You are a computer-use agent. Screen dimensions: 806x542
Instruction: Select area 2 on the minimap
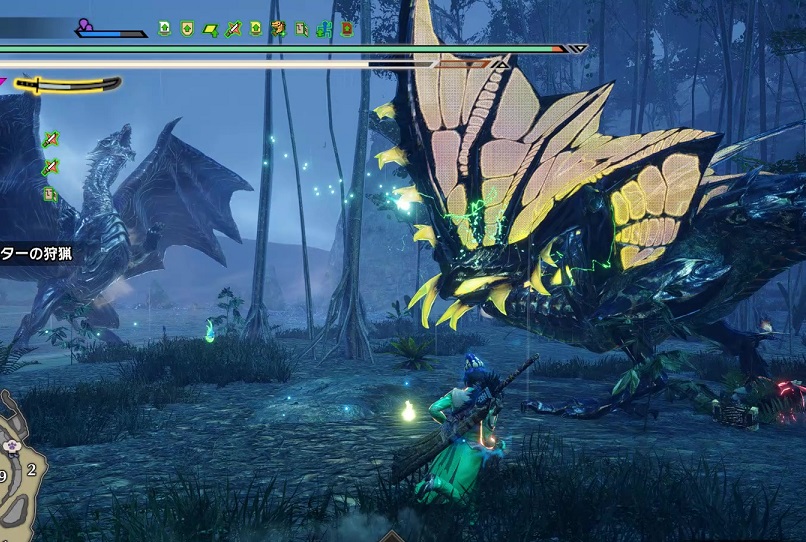pos(32,468)
